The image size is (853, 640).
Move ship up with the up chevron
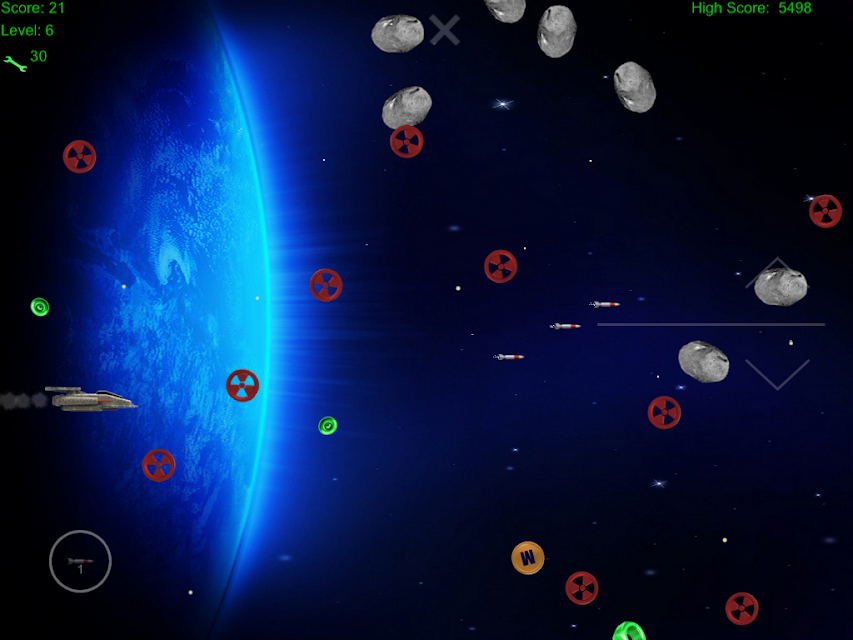click(776, 274)
